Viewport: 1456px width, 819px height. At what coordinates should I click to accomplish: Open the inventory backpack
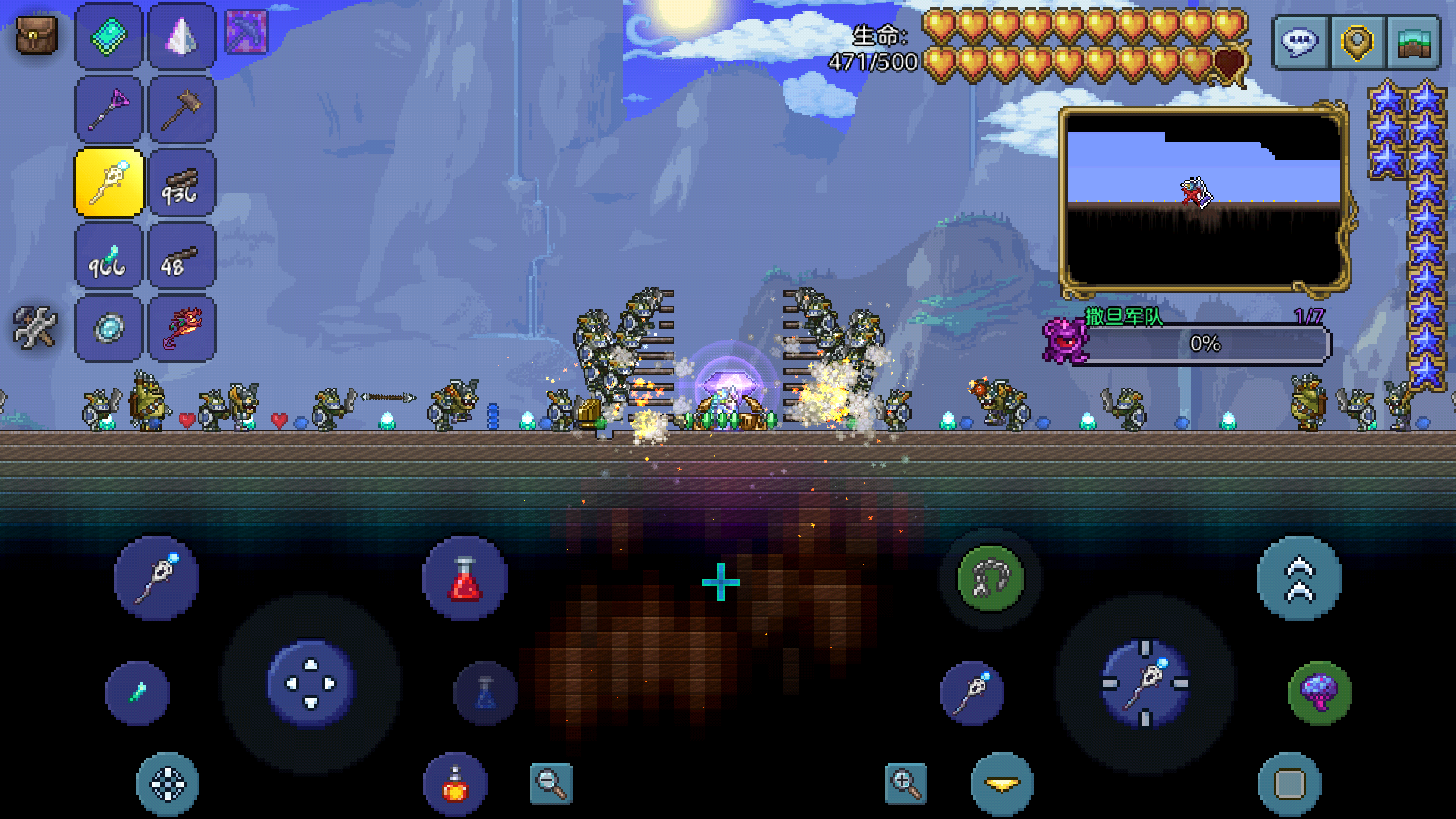(36, 36)
